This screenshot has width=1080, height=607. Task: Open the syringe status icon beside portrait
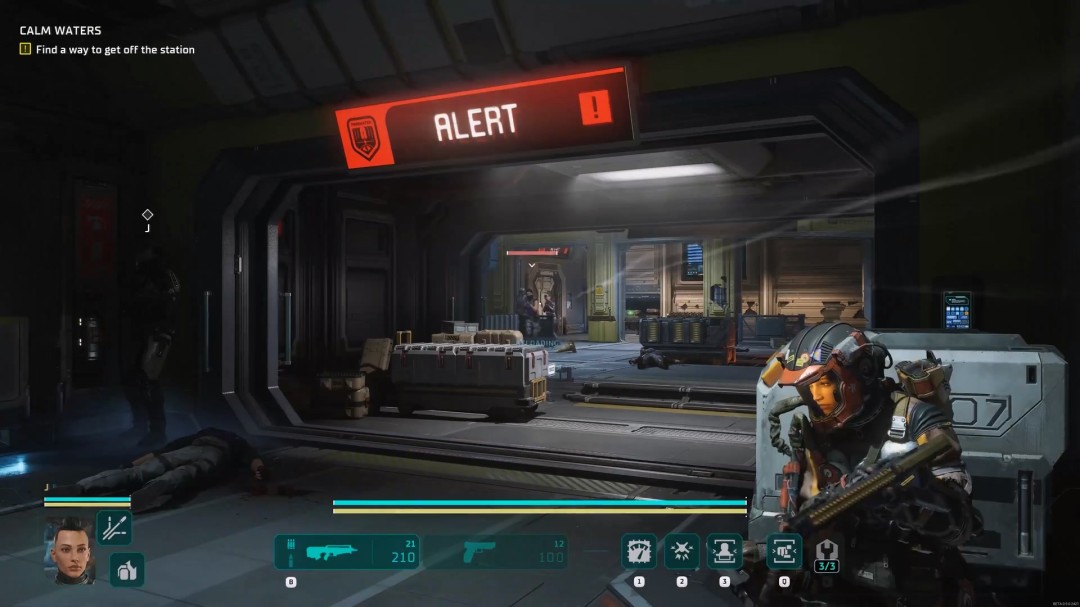click(113, 528)
